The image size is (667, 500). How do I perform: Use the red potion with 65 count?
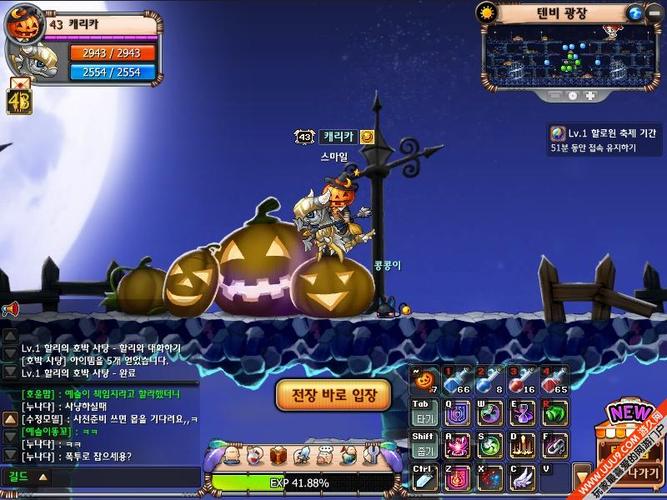tap(554, 380)
